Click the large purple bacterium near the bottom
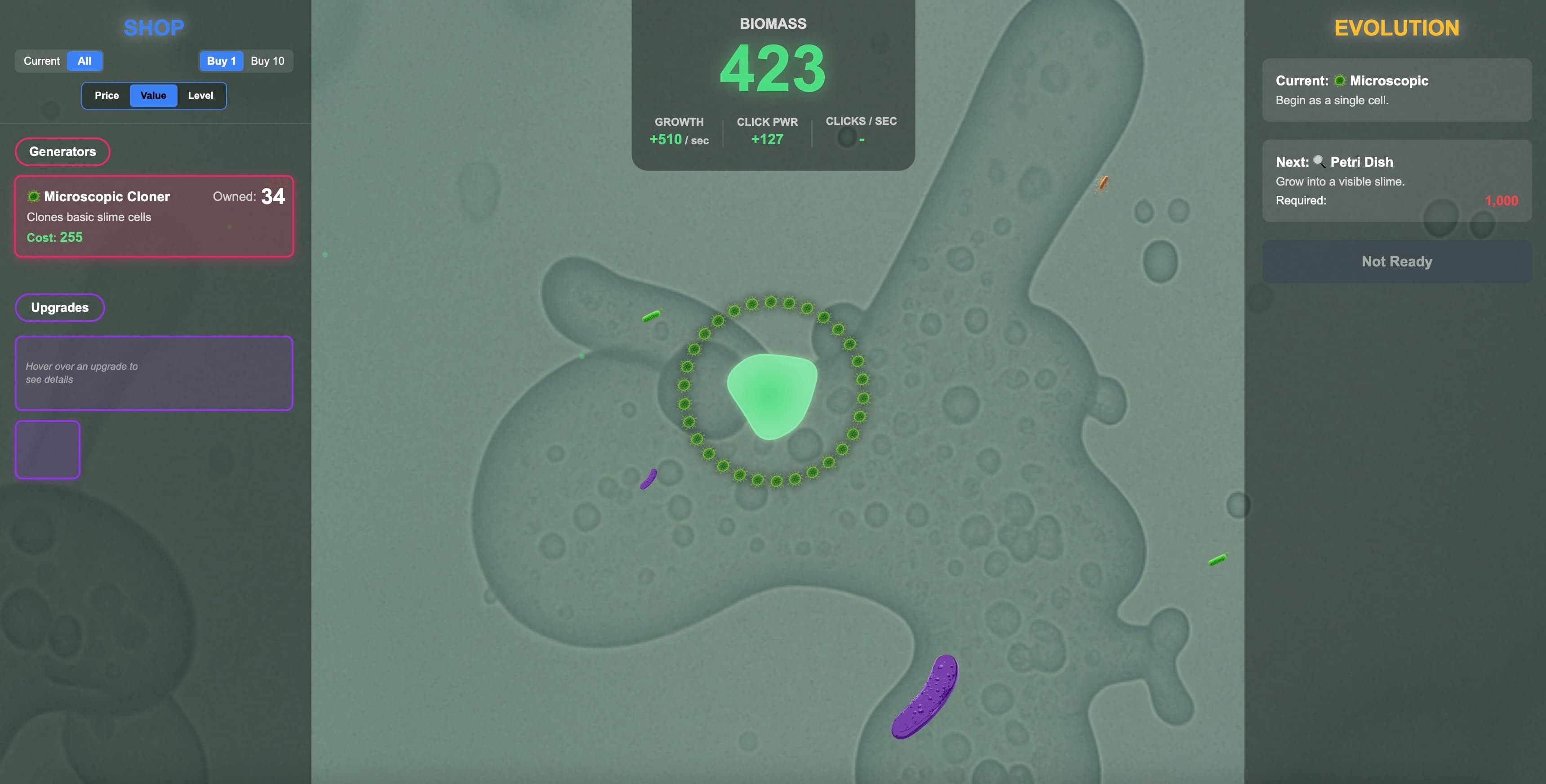1546x784 pixels. click(924, 699)
